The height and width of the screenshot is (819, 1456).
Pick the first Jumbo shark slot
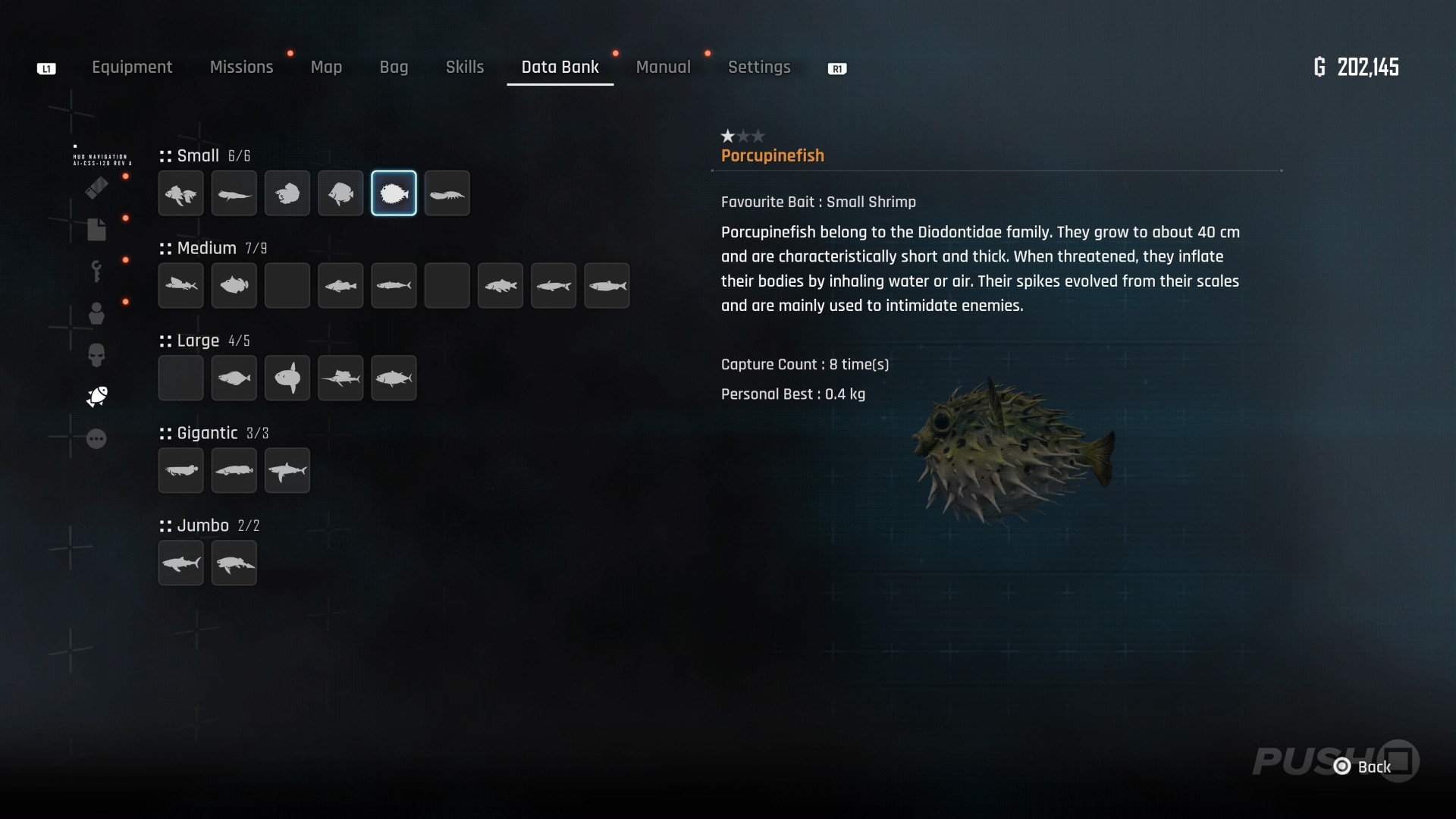coord(181,563)
